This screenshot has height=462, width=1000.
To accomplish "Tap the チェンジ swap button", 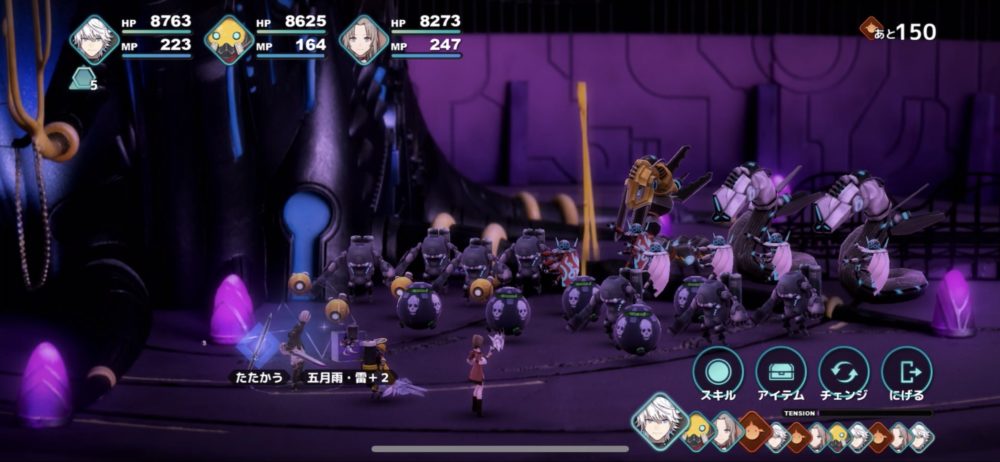I will pos(844,371).
